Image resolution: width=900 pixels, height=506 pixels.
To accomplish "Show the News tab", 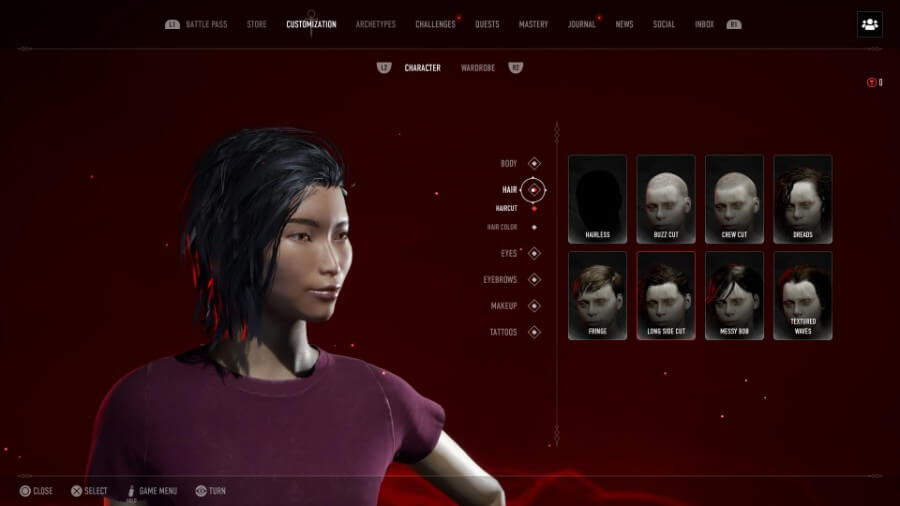I will click(624, 24).
